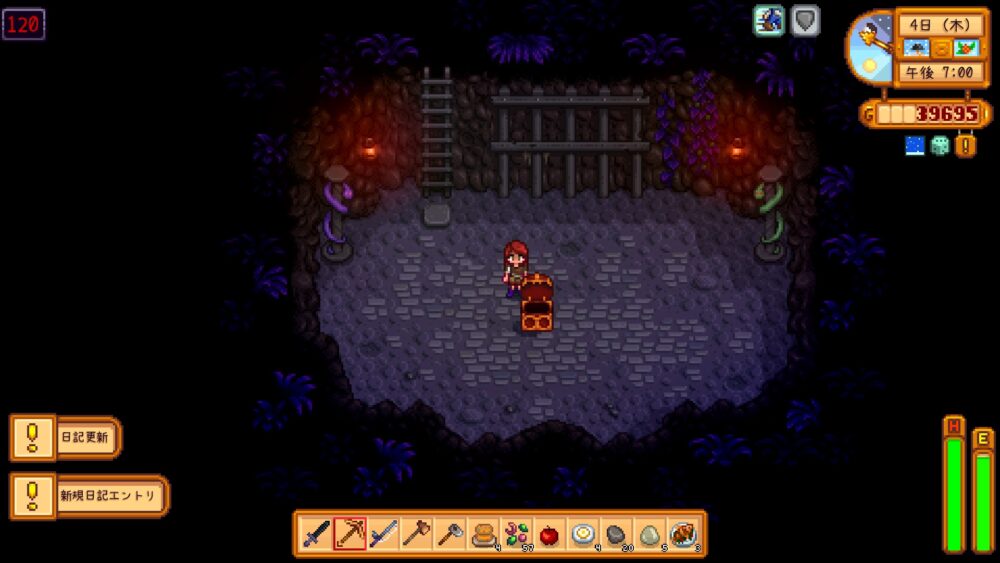The height and width of the screenshot is (563, 1000).
Task: Click the speed buff icon
Action: click(769, 21)
